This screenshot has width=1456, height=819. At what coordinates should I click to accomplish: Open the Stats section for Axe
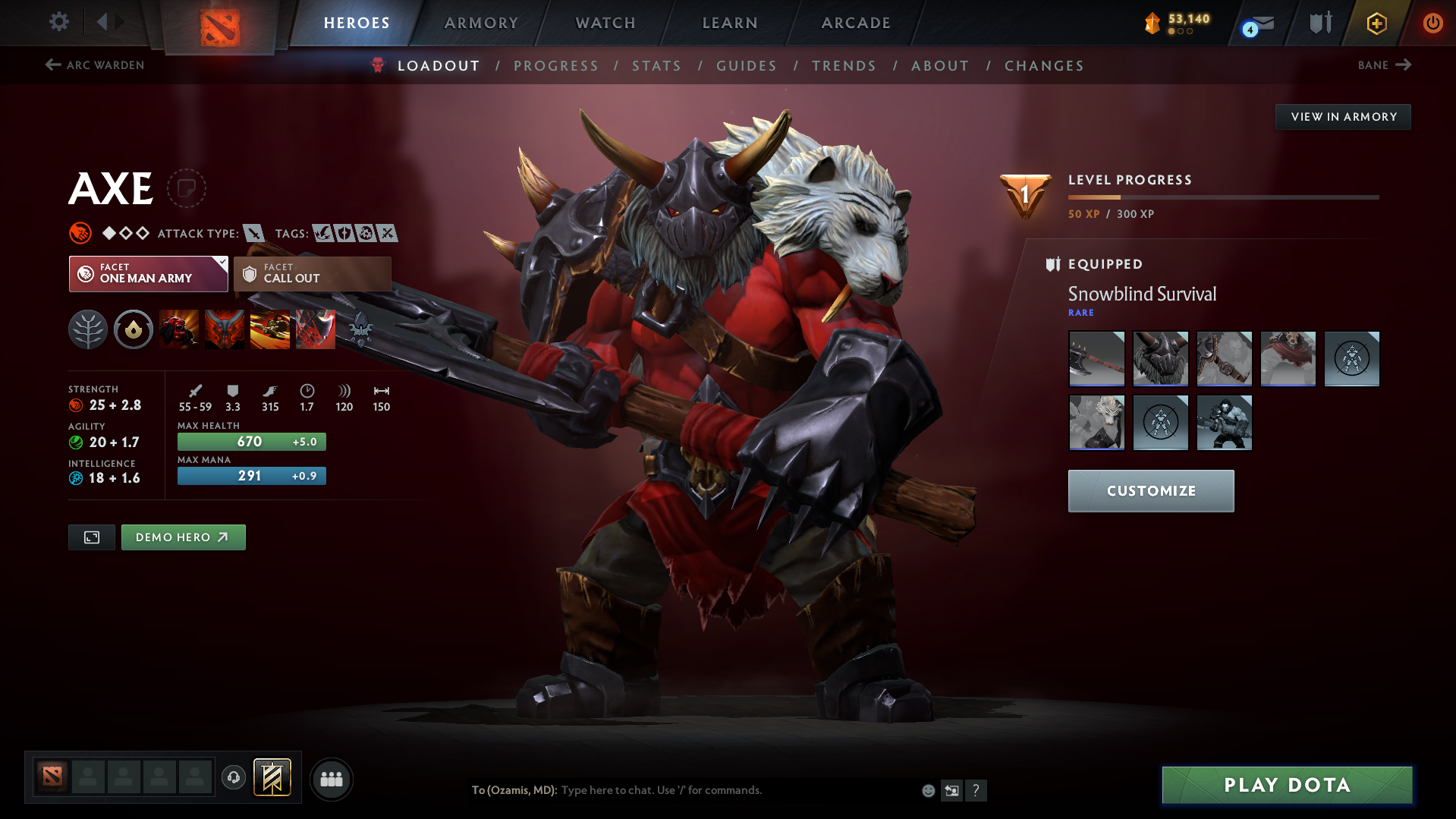(656, 66)
